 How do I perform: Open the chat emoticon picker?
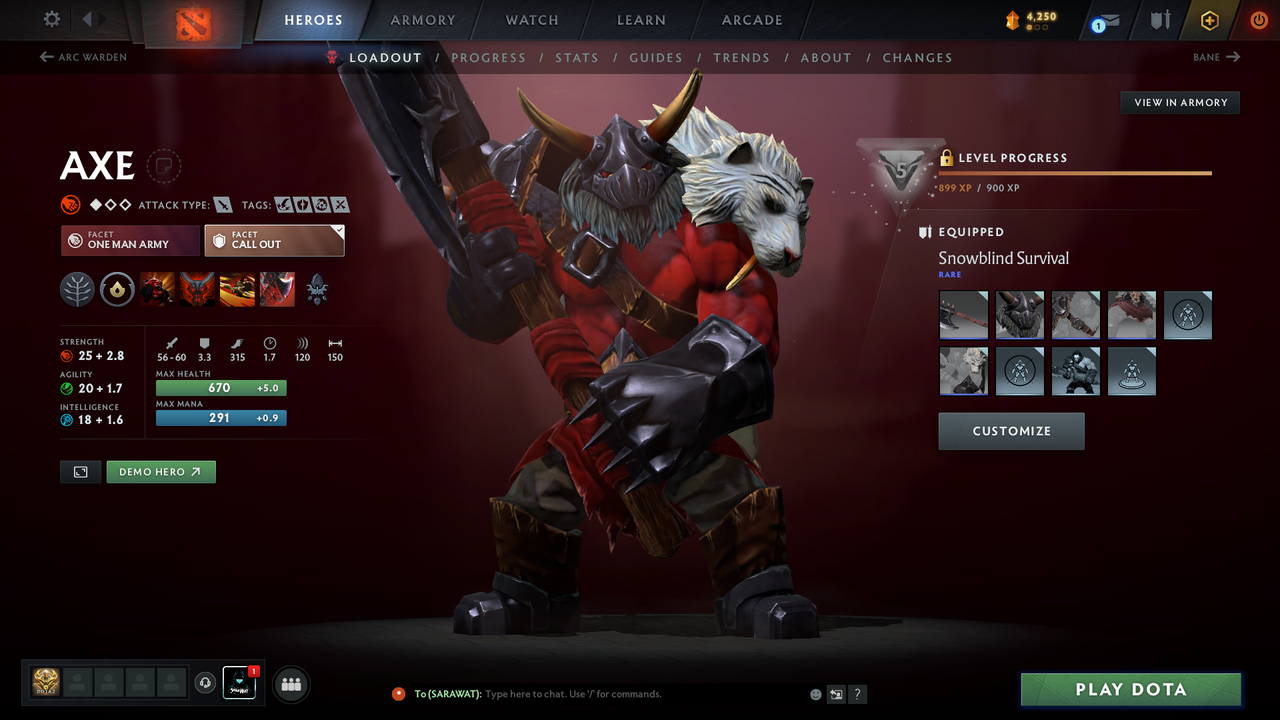pyautogui.click(x=815, y=693)
